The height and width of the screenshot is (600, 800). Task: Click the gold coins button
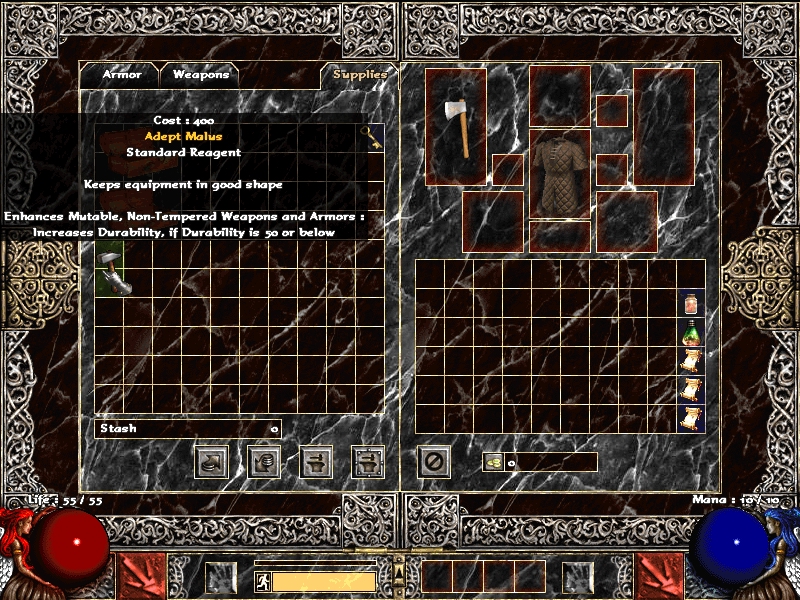click(x=493, y=462)
